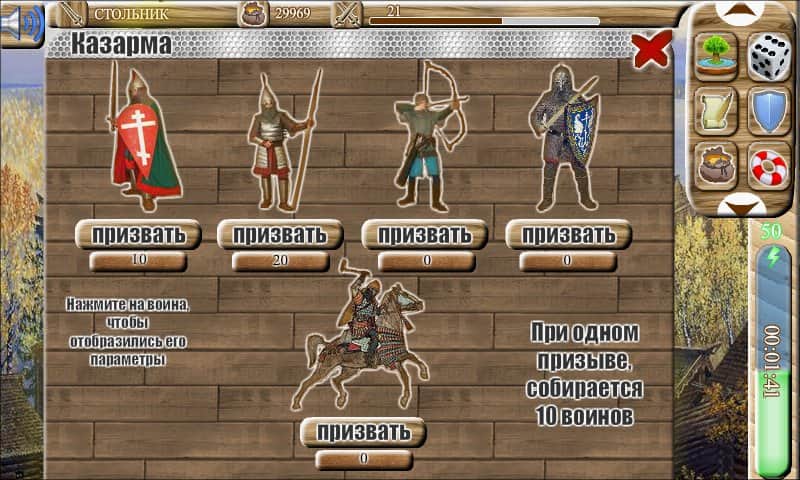The width and height of the screenshot is (800, 480).
Task: Open help via the lifebuoy icon
Action: pos(769,164)
